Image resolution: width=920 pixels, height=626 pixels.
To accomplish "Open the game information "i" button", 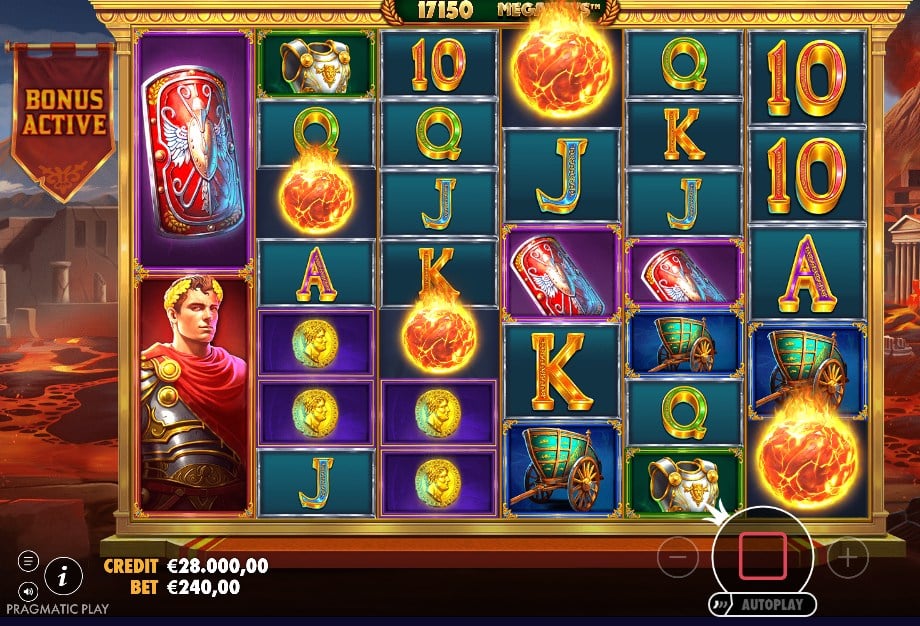I will [64, 575].
